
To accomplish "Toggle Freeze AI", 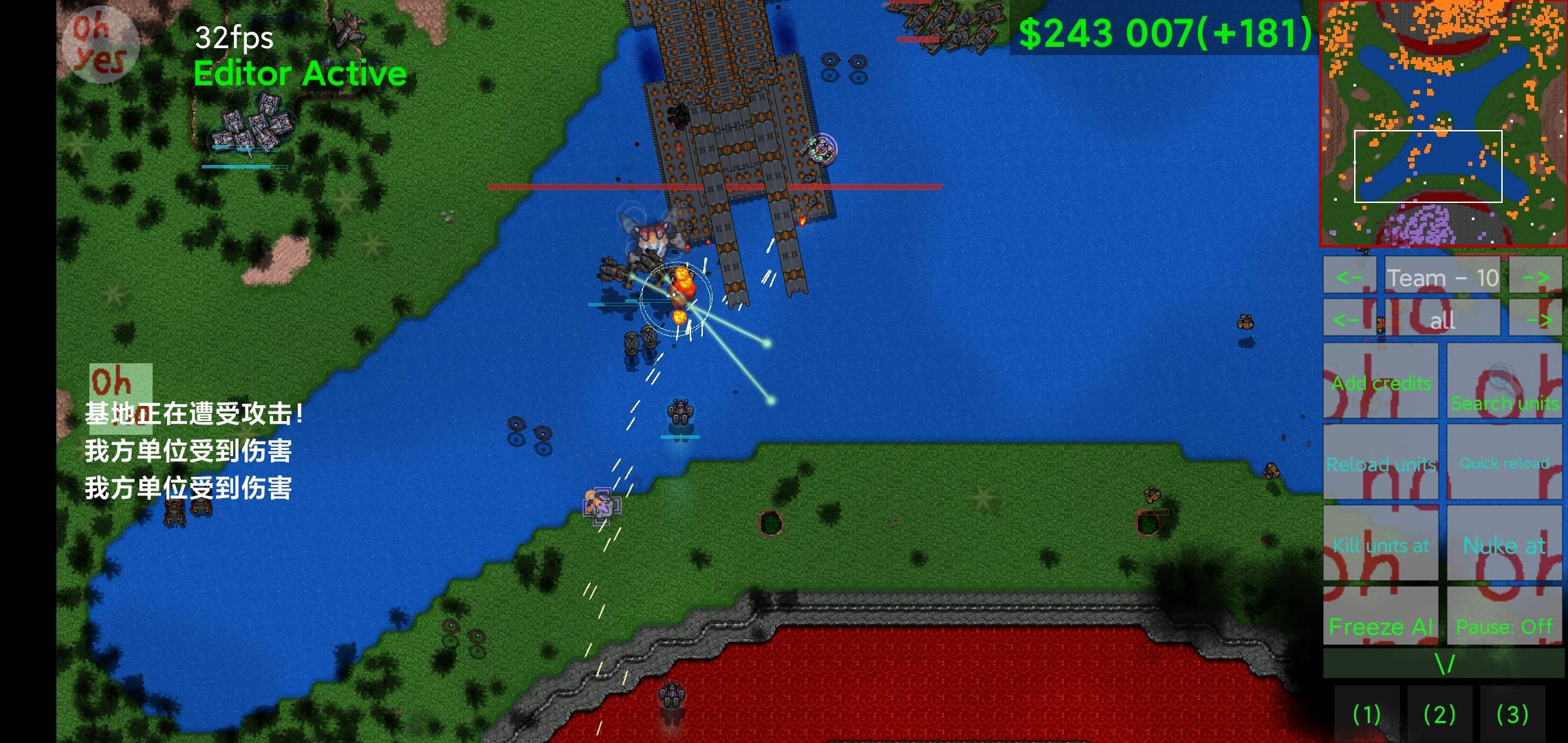I will coord(1381,625).
